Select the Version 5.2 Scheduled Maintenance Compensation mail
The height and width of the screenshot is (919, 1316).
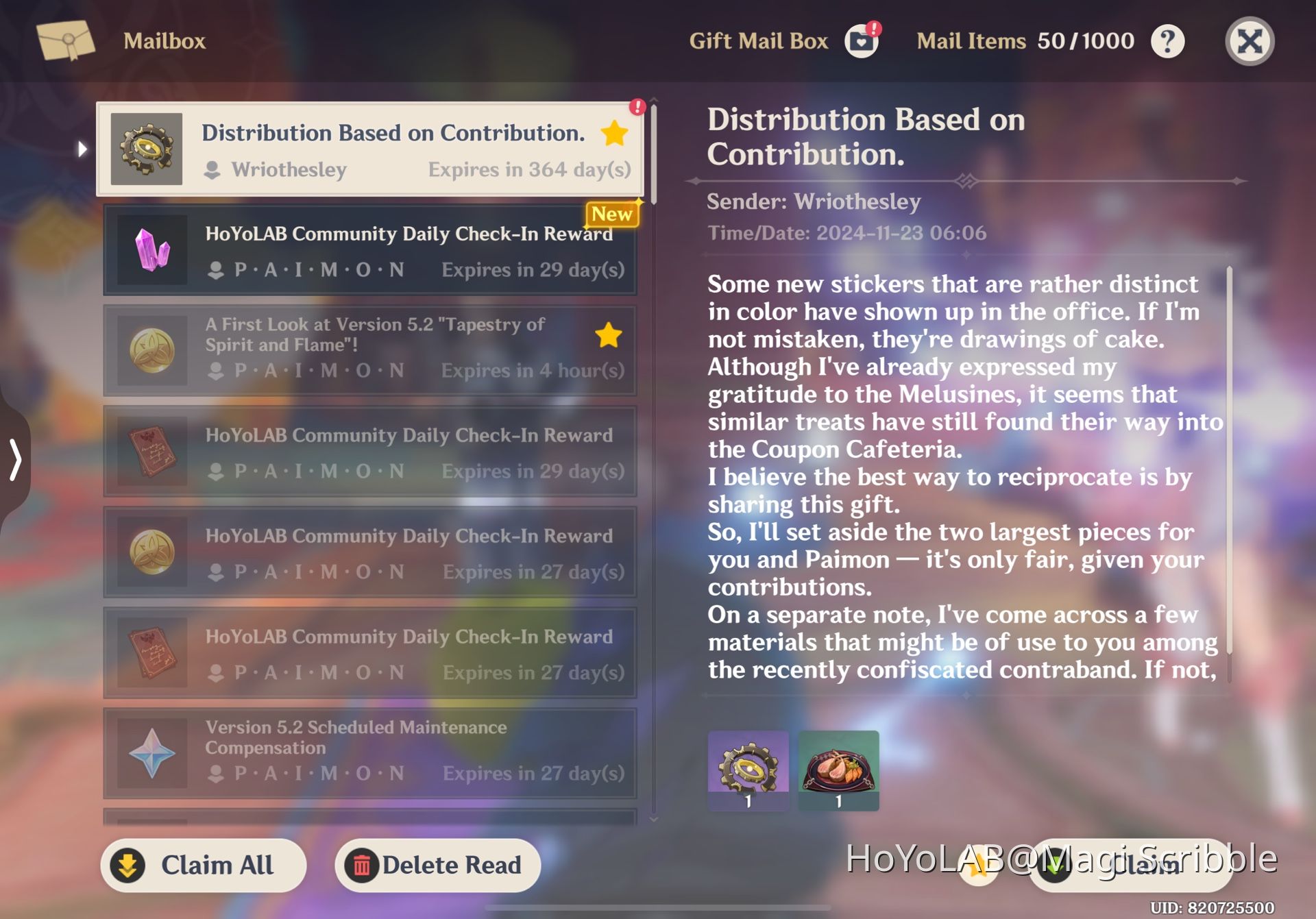click(370, 751)
